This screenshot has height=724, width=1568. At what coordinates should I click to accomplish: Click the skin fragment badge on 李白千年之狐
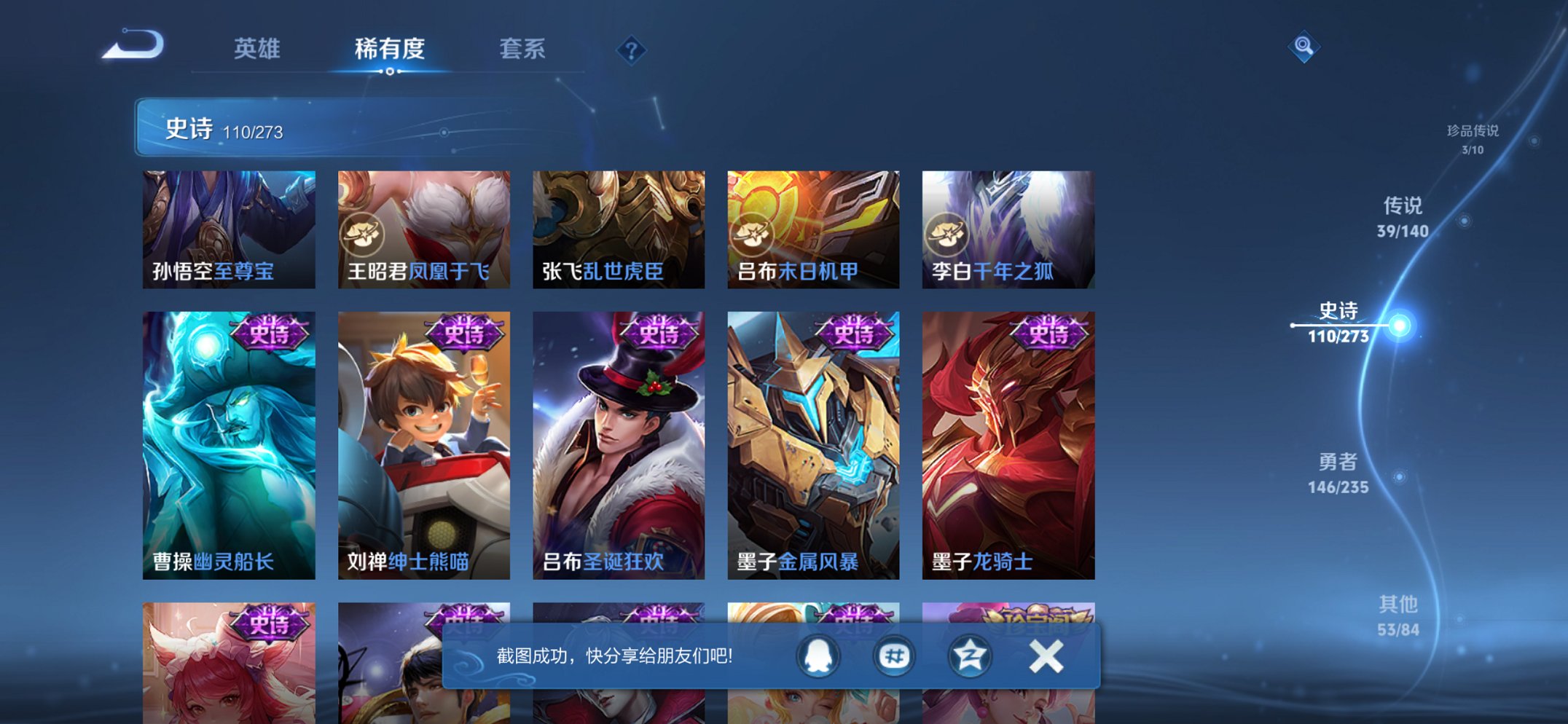[948, 232]
